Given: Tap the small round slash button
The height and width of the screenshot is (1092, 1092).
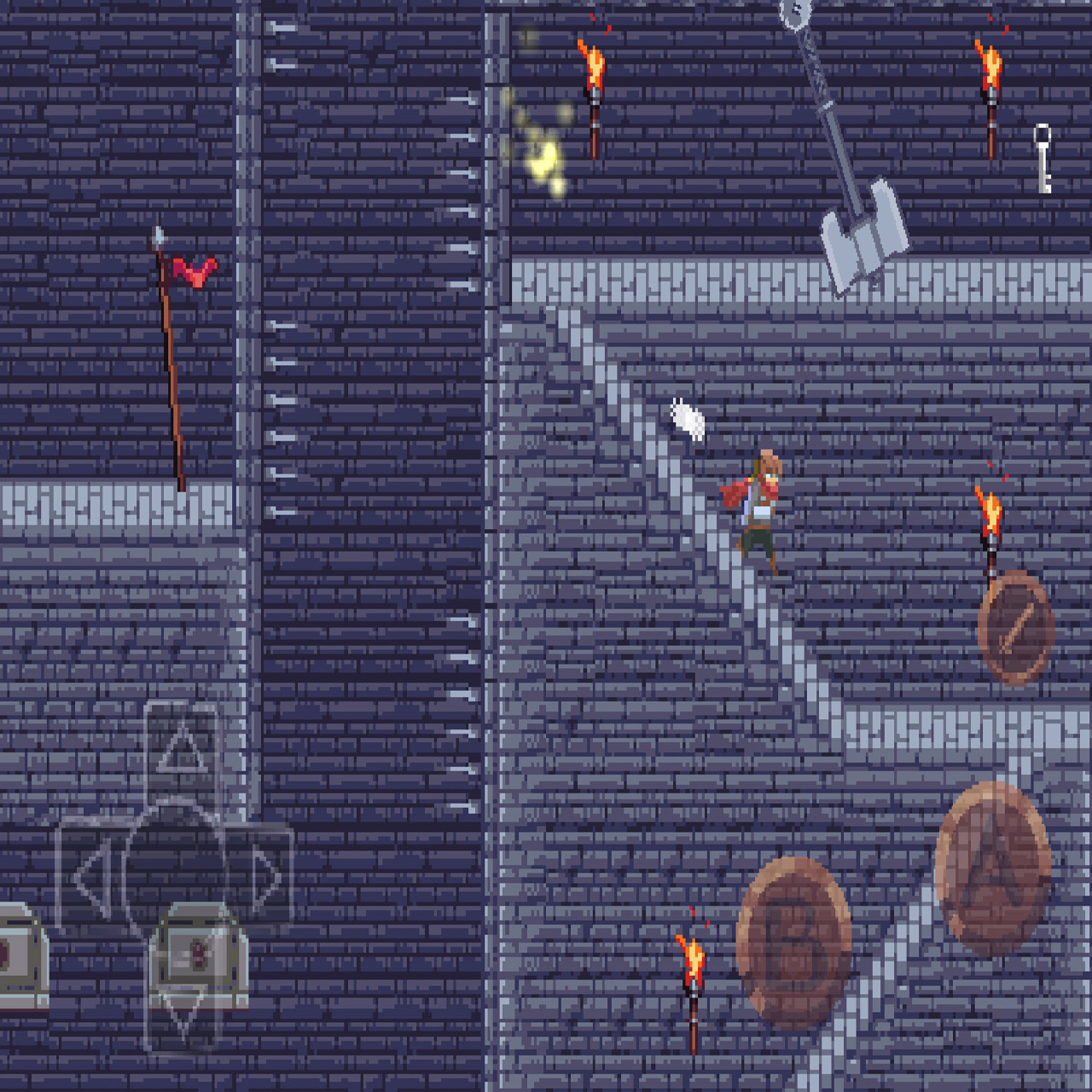Looking at the screenshot, I should click(x=1014, y=629).
